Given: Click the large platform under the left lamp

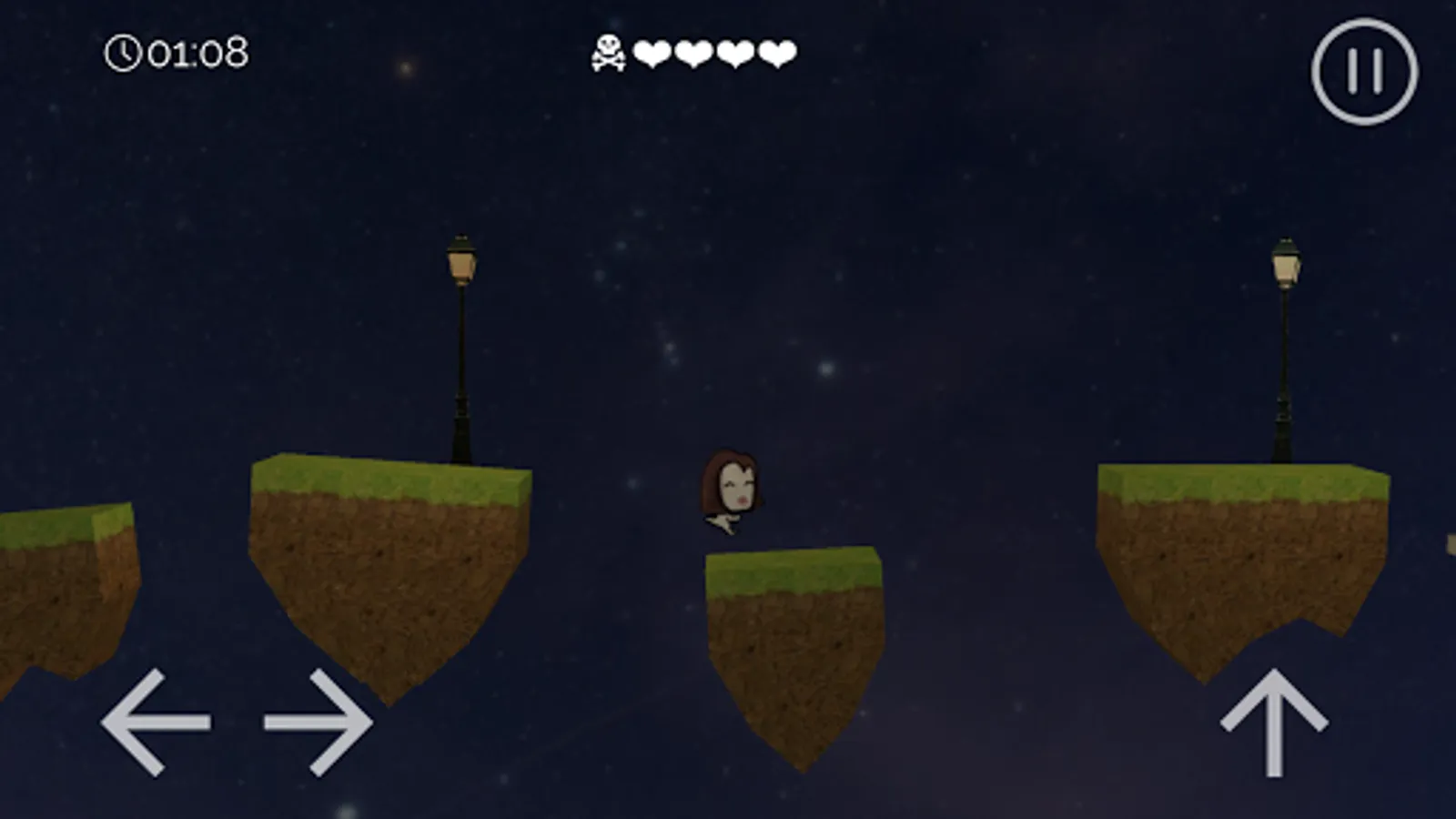Looking at the screenshot, I should (x=382, y=546).
